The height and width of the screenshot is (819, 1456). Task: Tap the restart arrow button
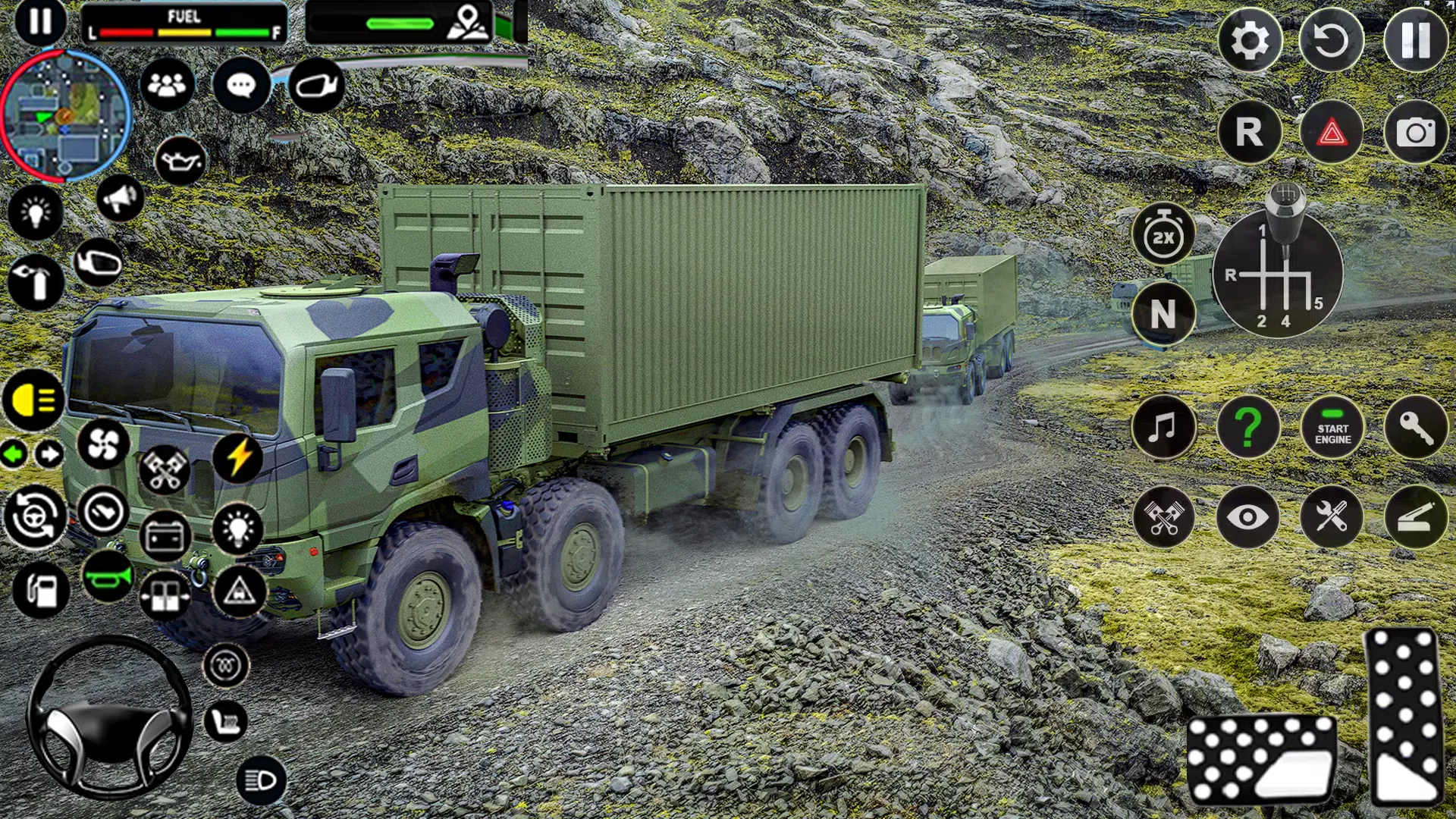coord(1331,41)
